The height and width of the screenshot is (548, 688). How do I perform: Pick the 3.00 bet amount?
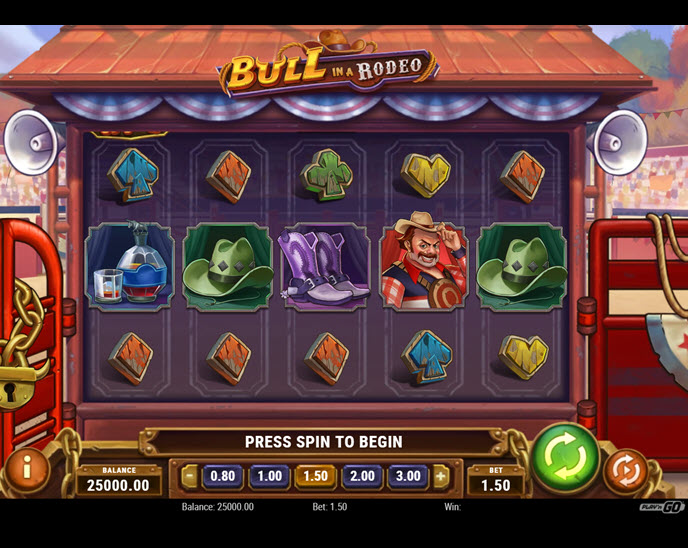(408, 477)
